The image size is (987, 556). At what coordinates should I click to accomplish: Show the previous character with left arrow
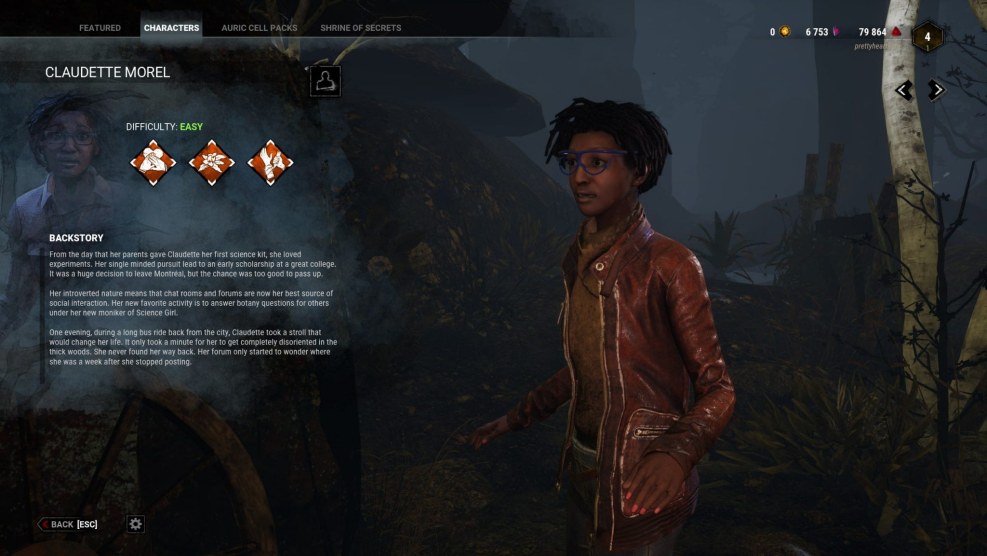tap(904, 90)
